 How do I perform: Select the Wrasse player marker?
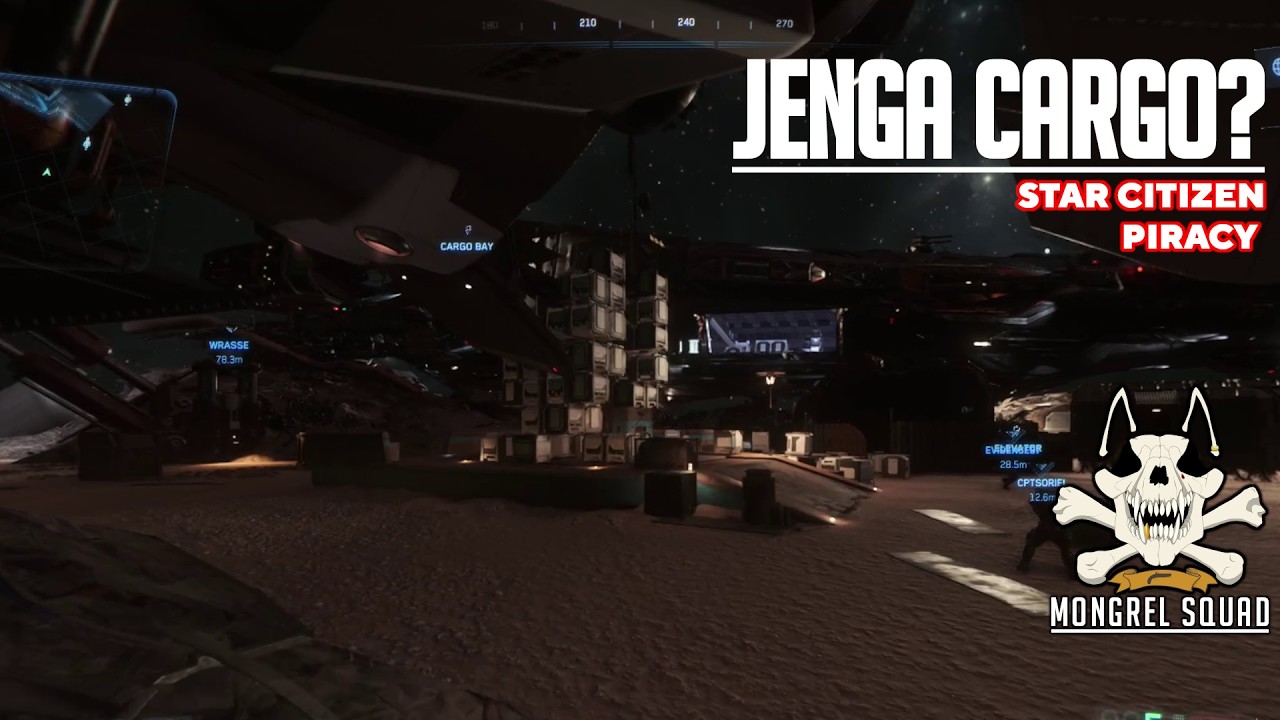point(229,344)
